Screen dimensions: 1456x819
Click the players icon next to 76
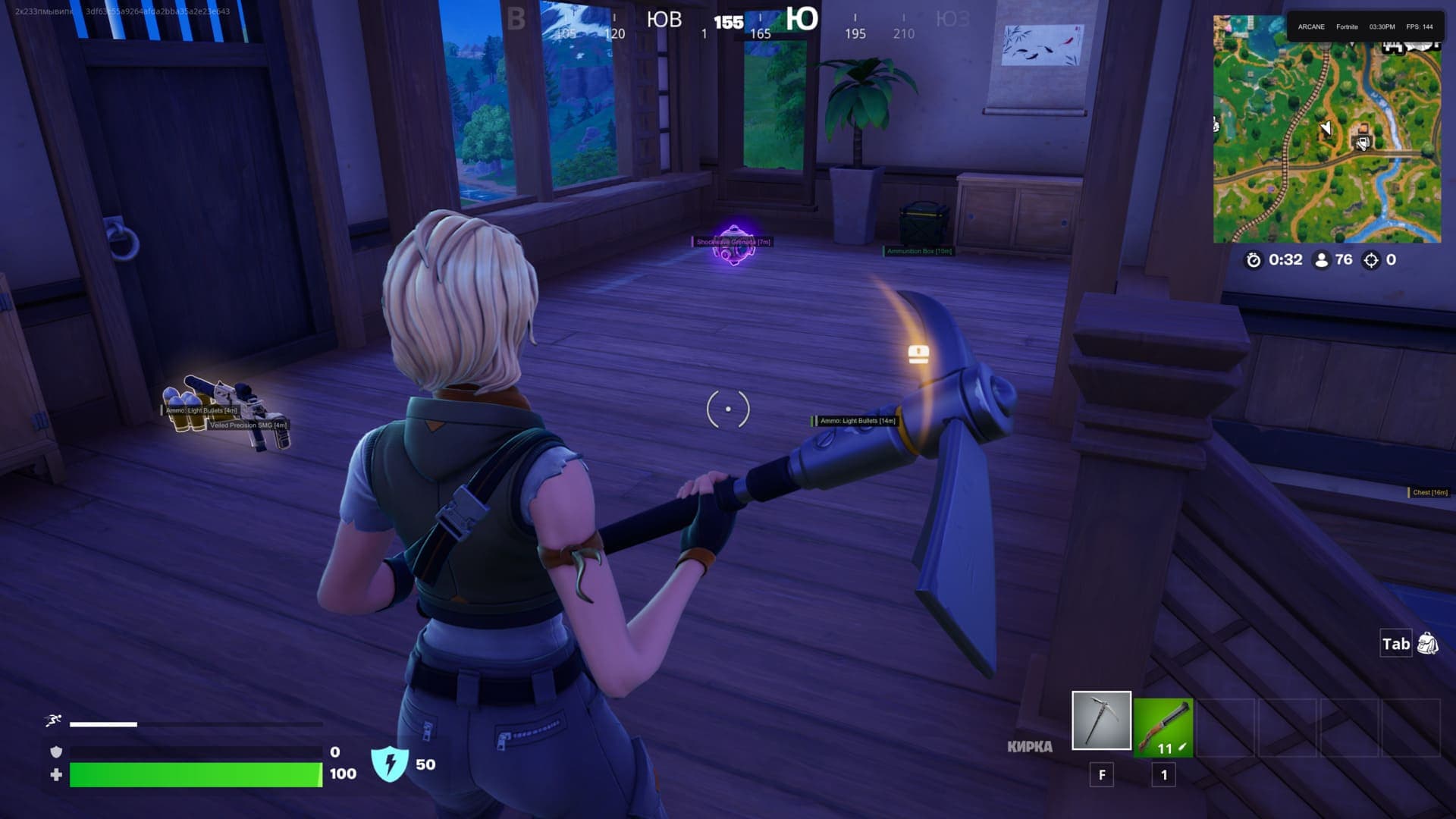(1323, 259)
